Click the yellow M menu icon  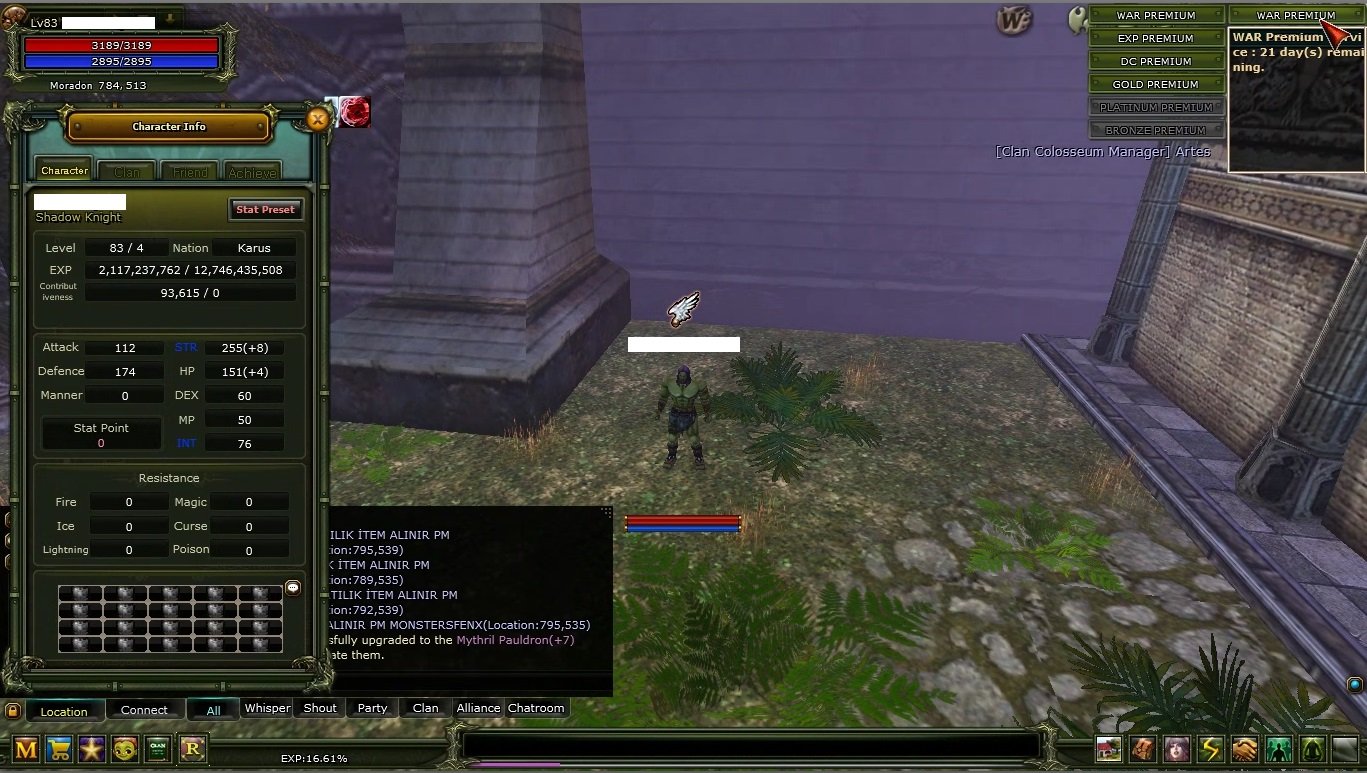[26, 749]
